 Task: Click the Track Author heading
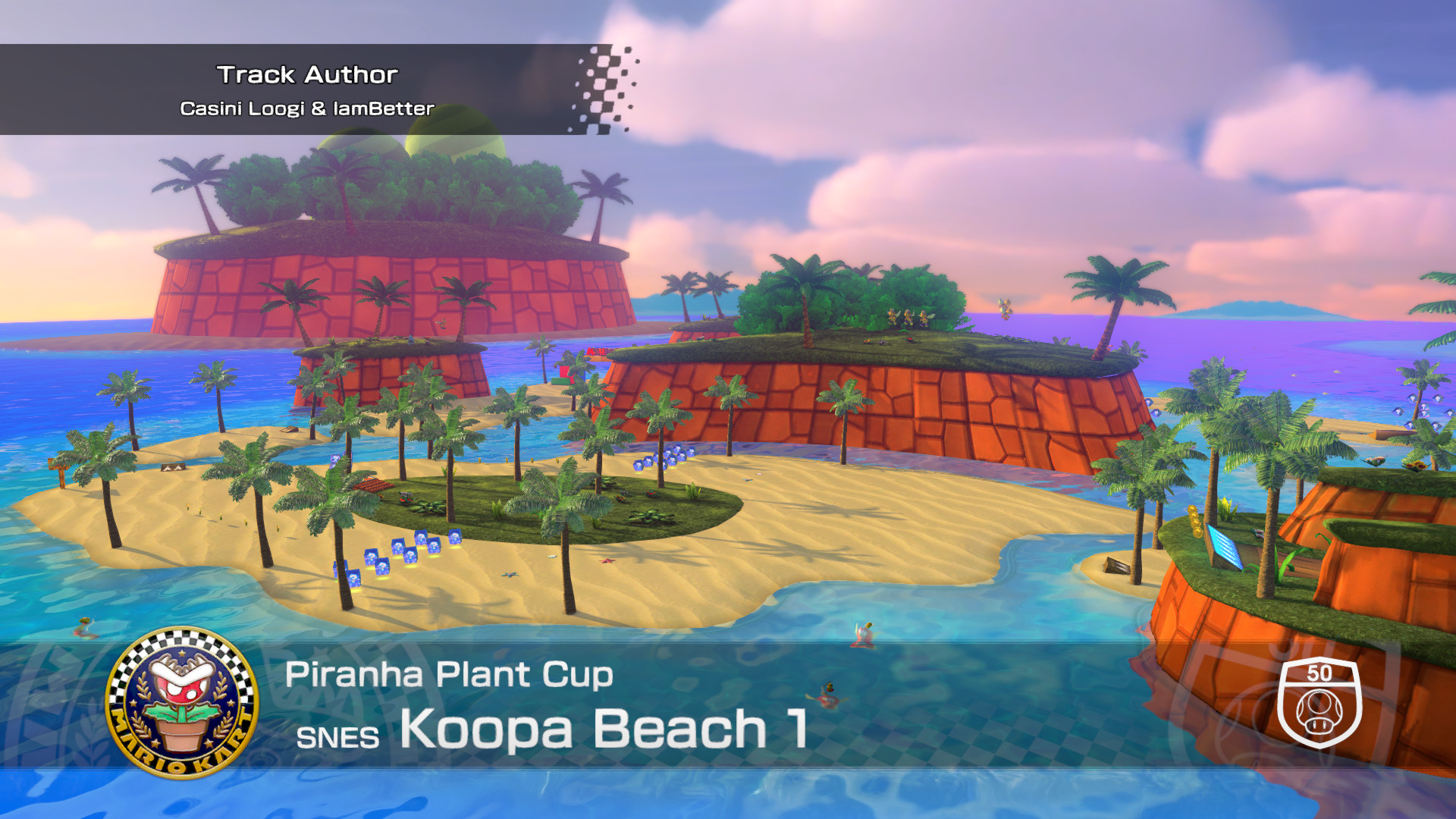pyautogui.click(x=308, y=73)
